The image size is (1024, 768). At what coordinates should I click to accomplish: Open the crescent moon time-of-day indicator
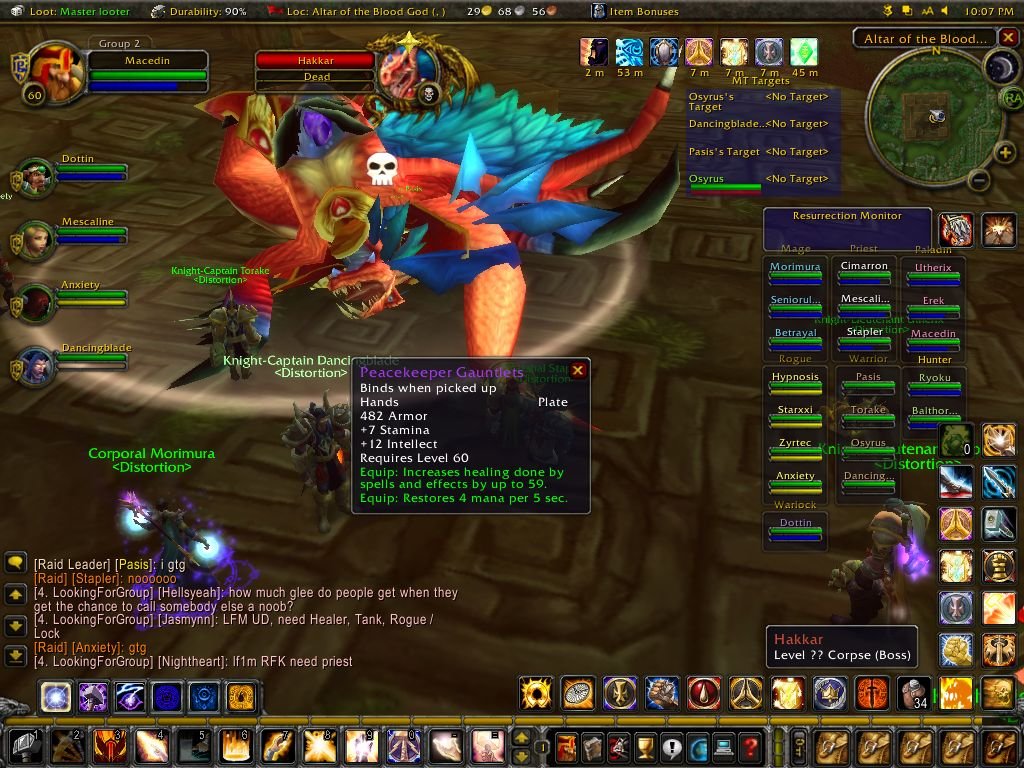pyautogui.click(x=1001, y=67)
